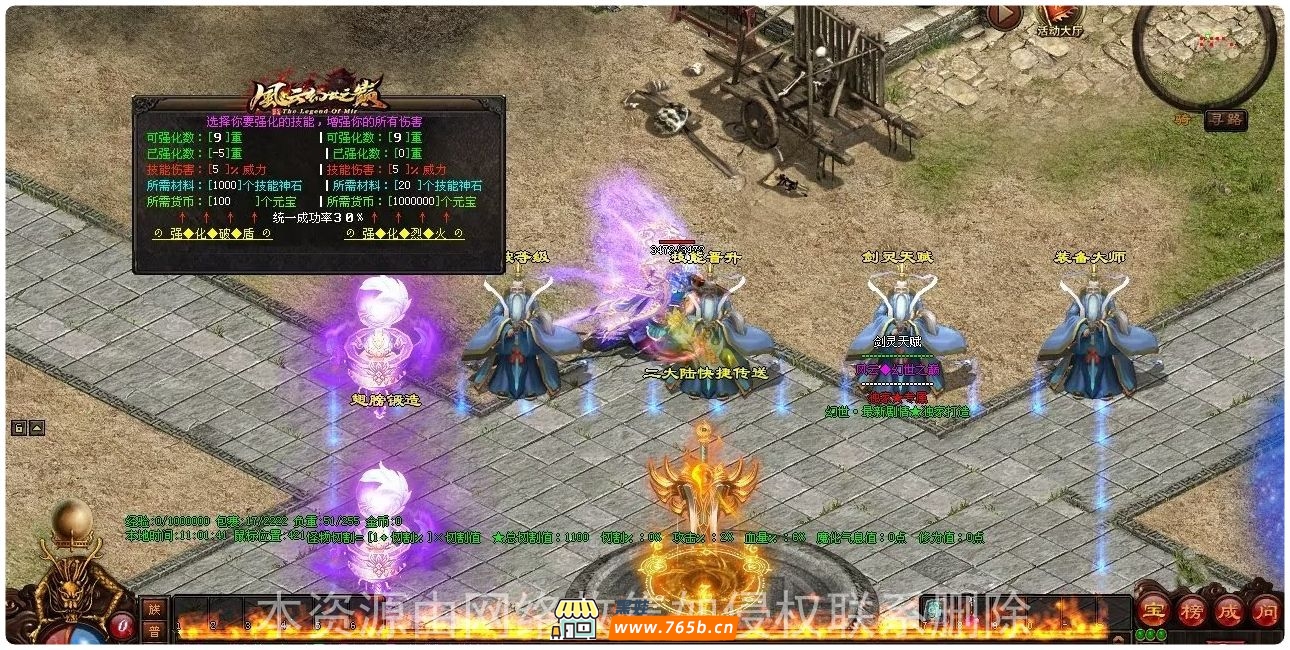The image size is (1290, 650).
Task: Open the 榜 rankings round button
Action: click(x=1192, y=609)
